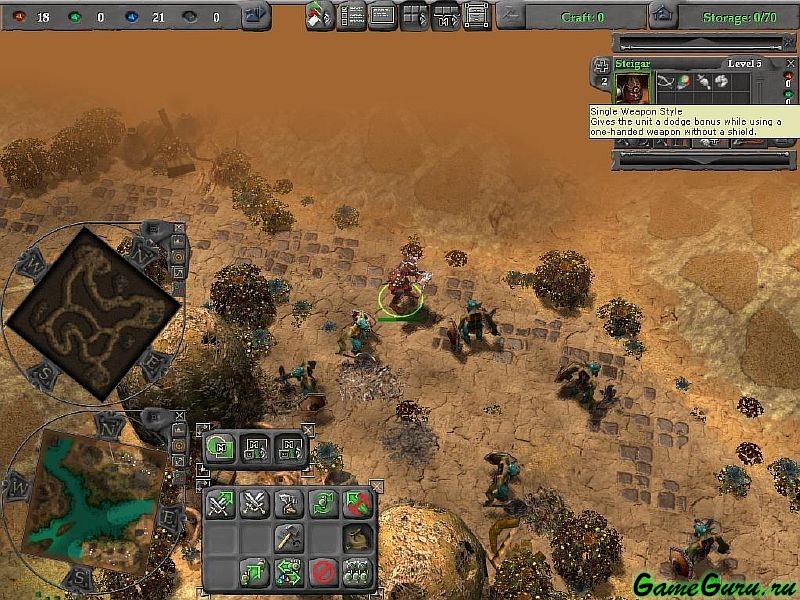
Task: Close the formation buttons panel
Action: pyautogui.click(x=308, y=431)
